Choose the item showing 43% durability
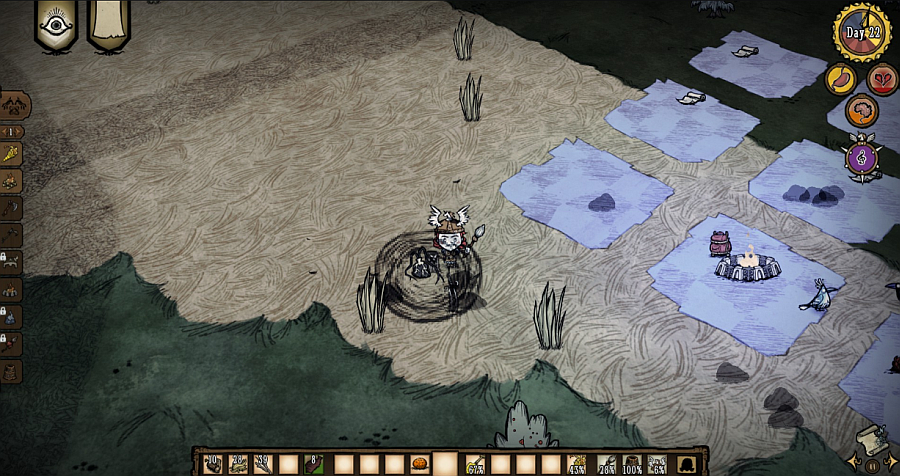This screenshot has height=476, width=900. pyautogui.click(x=578, y=465)
